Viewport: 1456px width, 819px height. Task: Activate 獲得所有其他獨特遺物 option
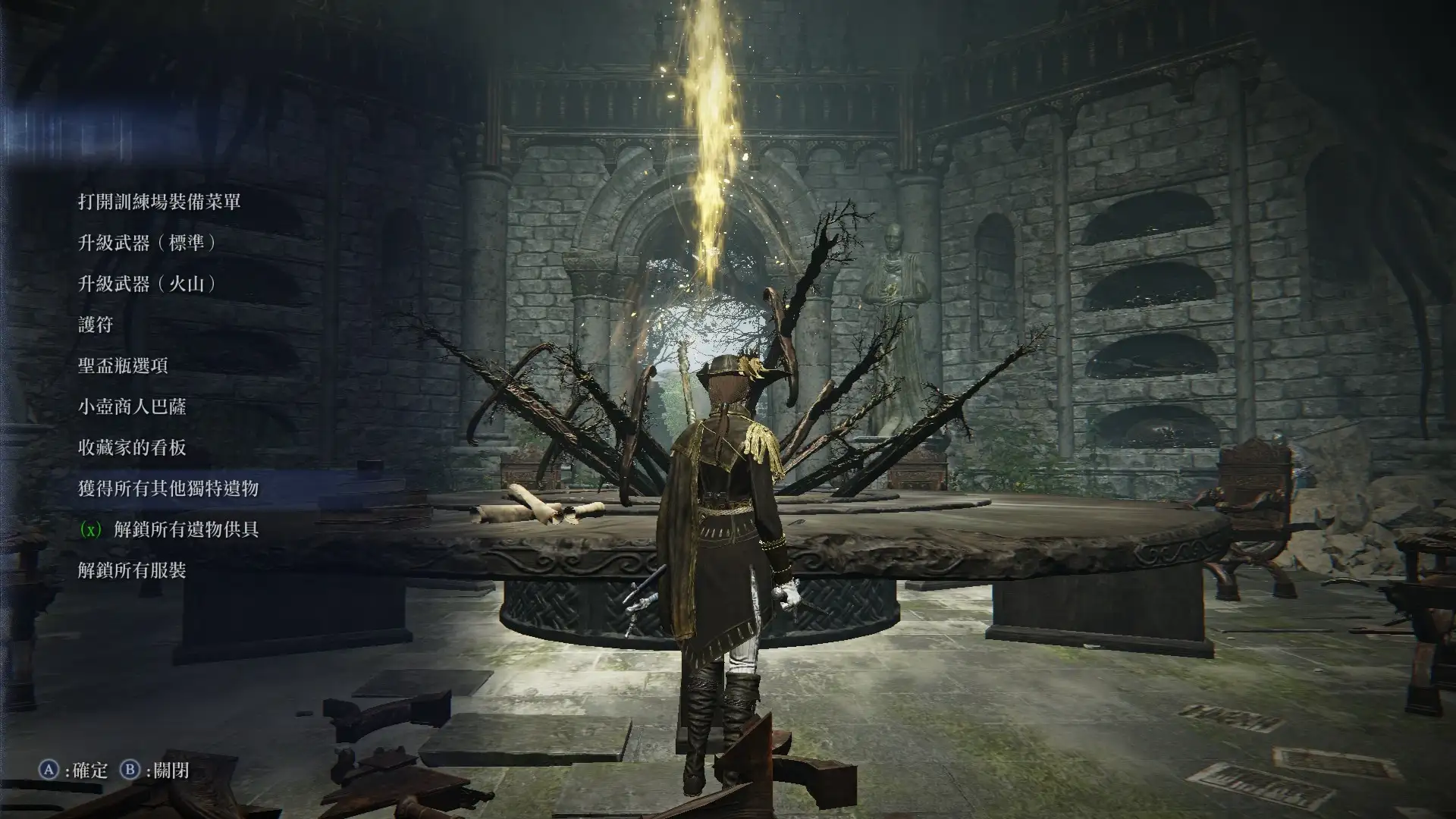[x=168, y=488]
